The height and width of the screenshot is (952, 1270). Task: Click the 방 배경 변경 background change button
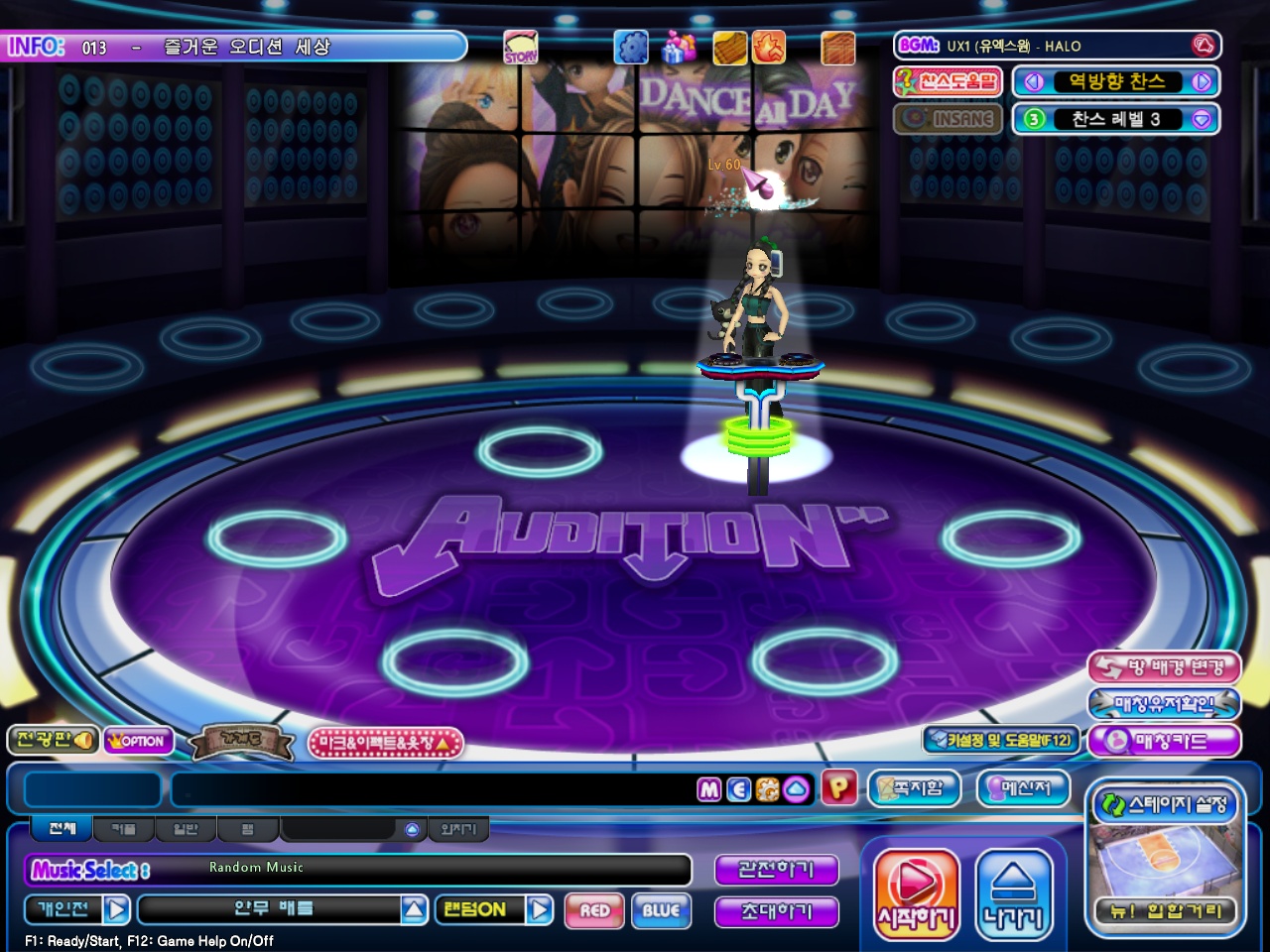(1164, 667)
